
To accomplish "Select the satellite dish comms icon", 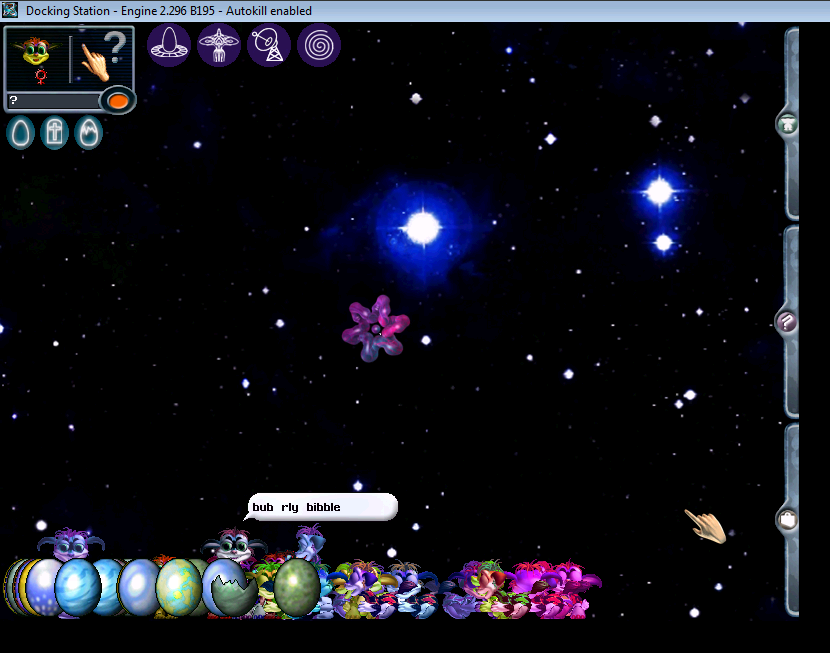I will click(x=269, y=45).
